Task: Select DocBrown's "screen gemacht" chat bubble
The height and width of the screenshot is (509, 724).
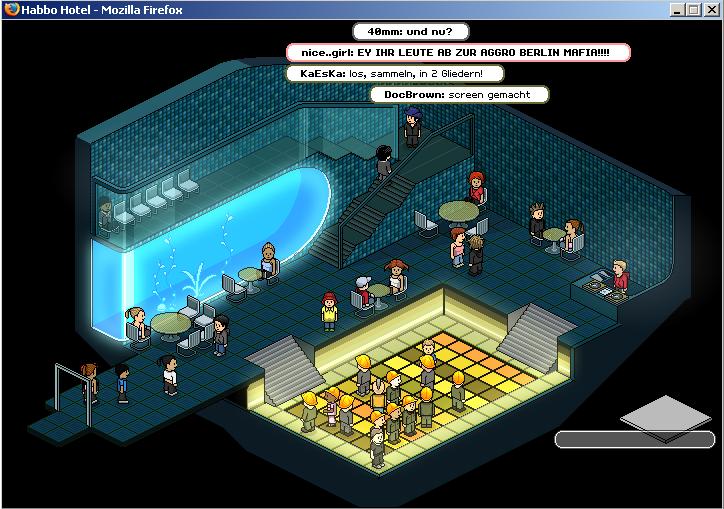Action: (x=460, y=95)
